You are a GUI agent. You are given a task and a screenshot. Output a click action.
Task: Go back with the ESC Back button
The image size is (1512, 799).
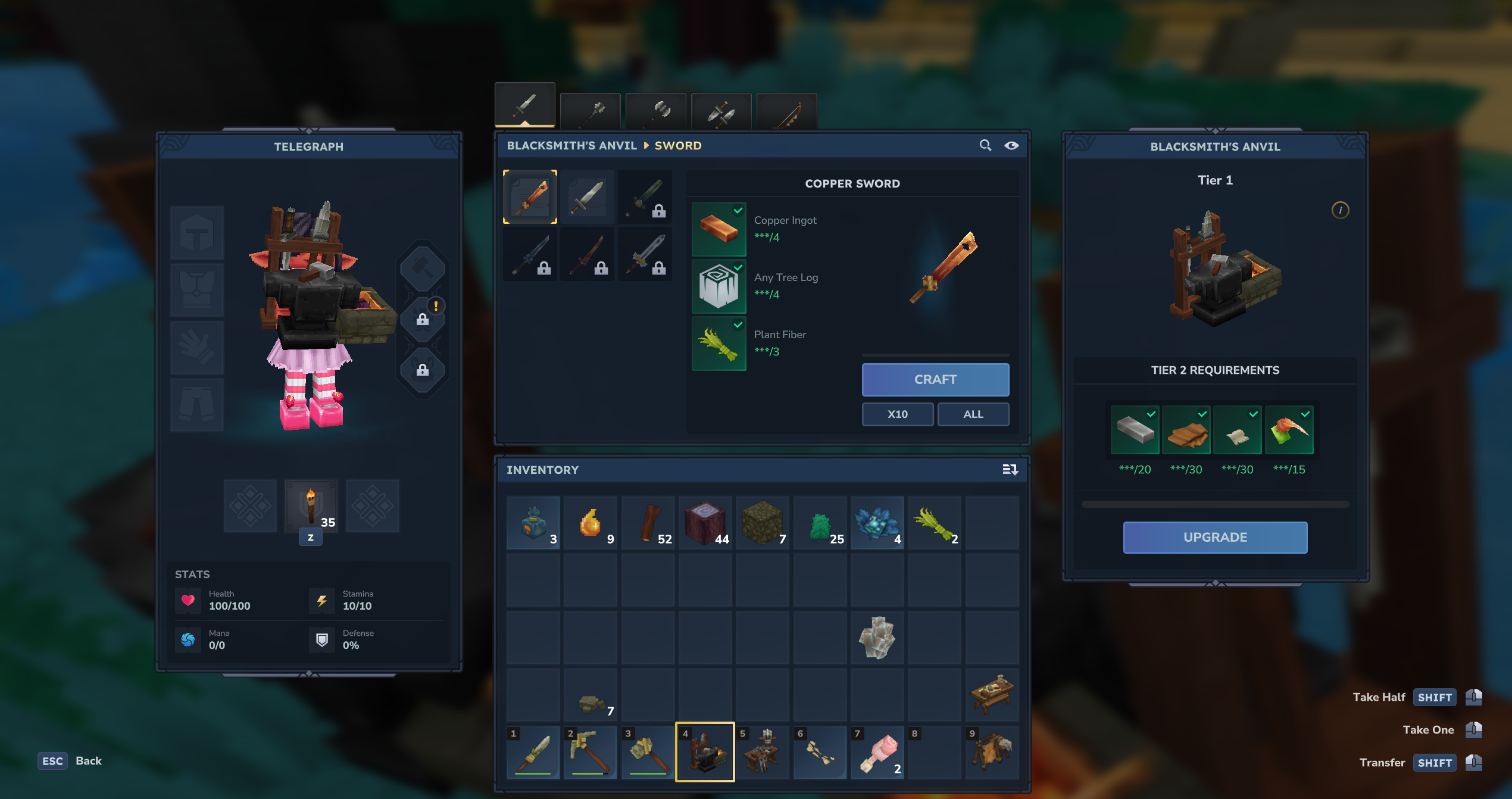point(70,761)
